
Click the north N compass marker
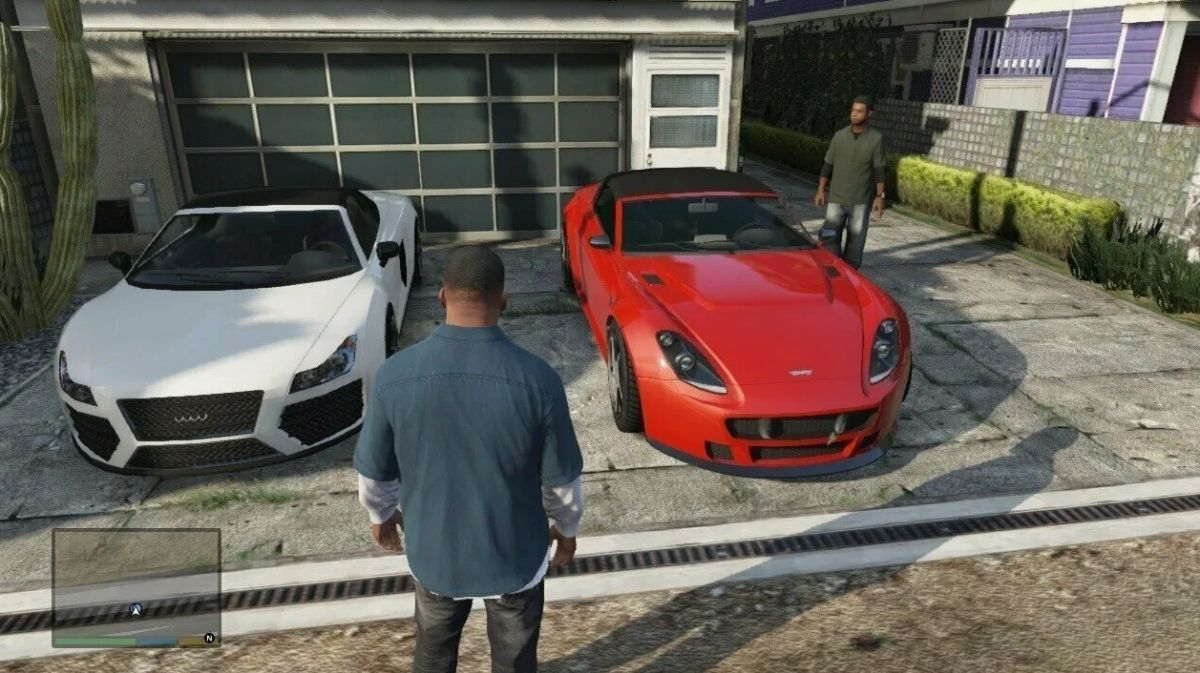(209, 637)
